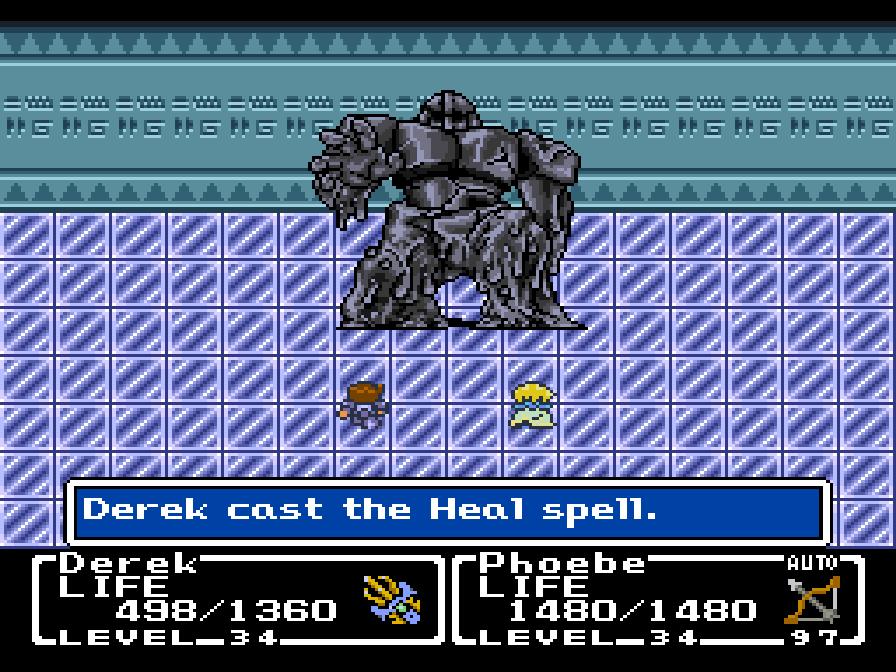The image size is (896, 672).
Task: Select Phoebe's bow and arrow icon
Action: tap(812, 599)
